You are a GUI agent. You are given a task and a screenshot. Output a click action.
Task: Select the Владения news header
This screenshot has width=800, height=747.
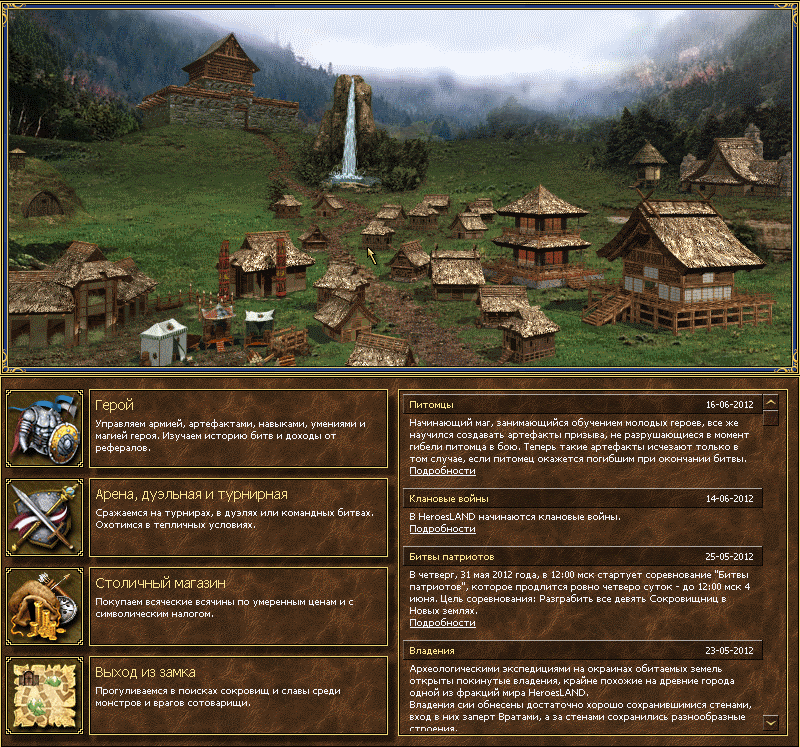433,649
